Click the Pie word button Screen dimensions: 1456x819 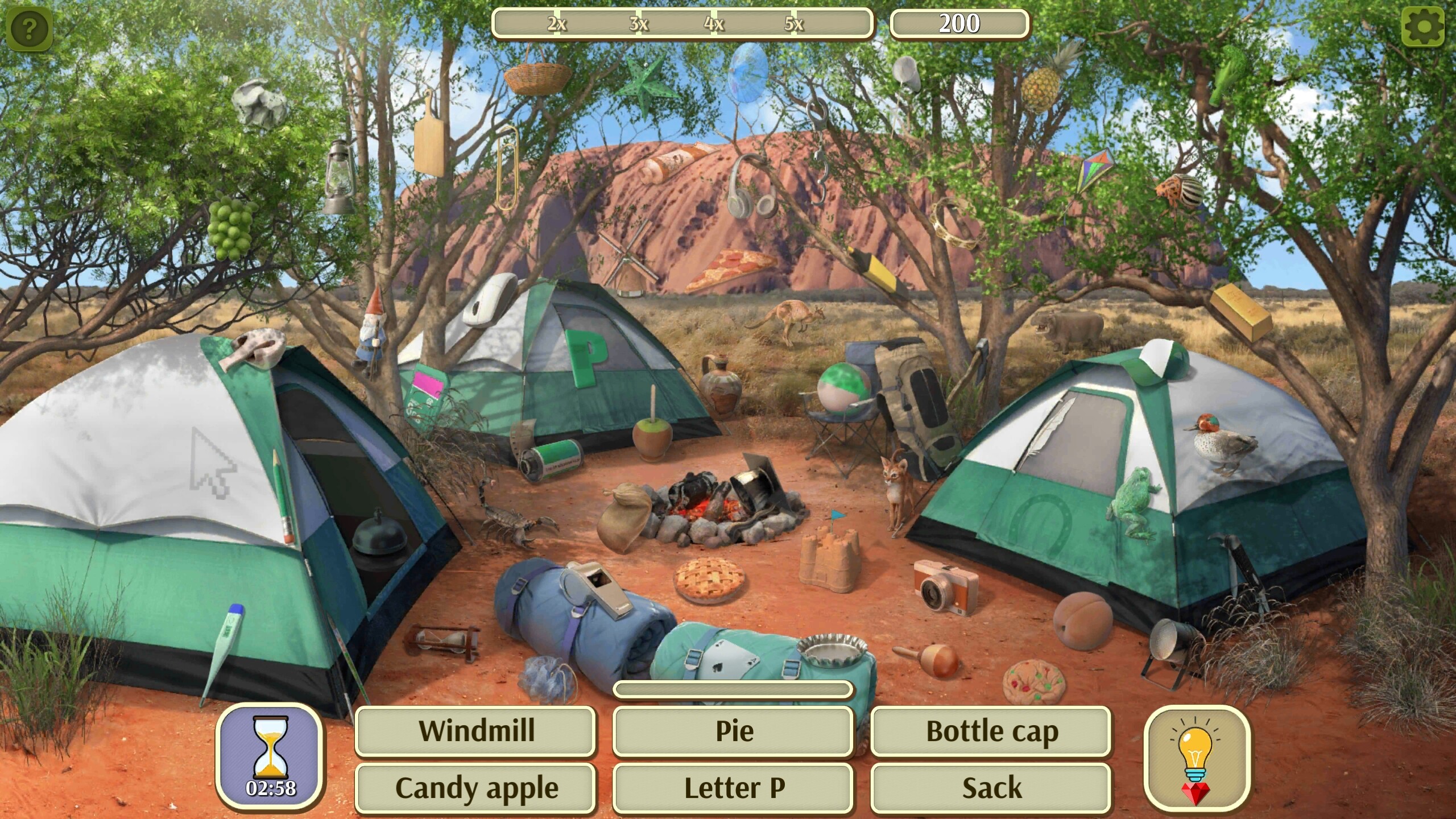(x=734, y=731)
